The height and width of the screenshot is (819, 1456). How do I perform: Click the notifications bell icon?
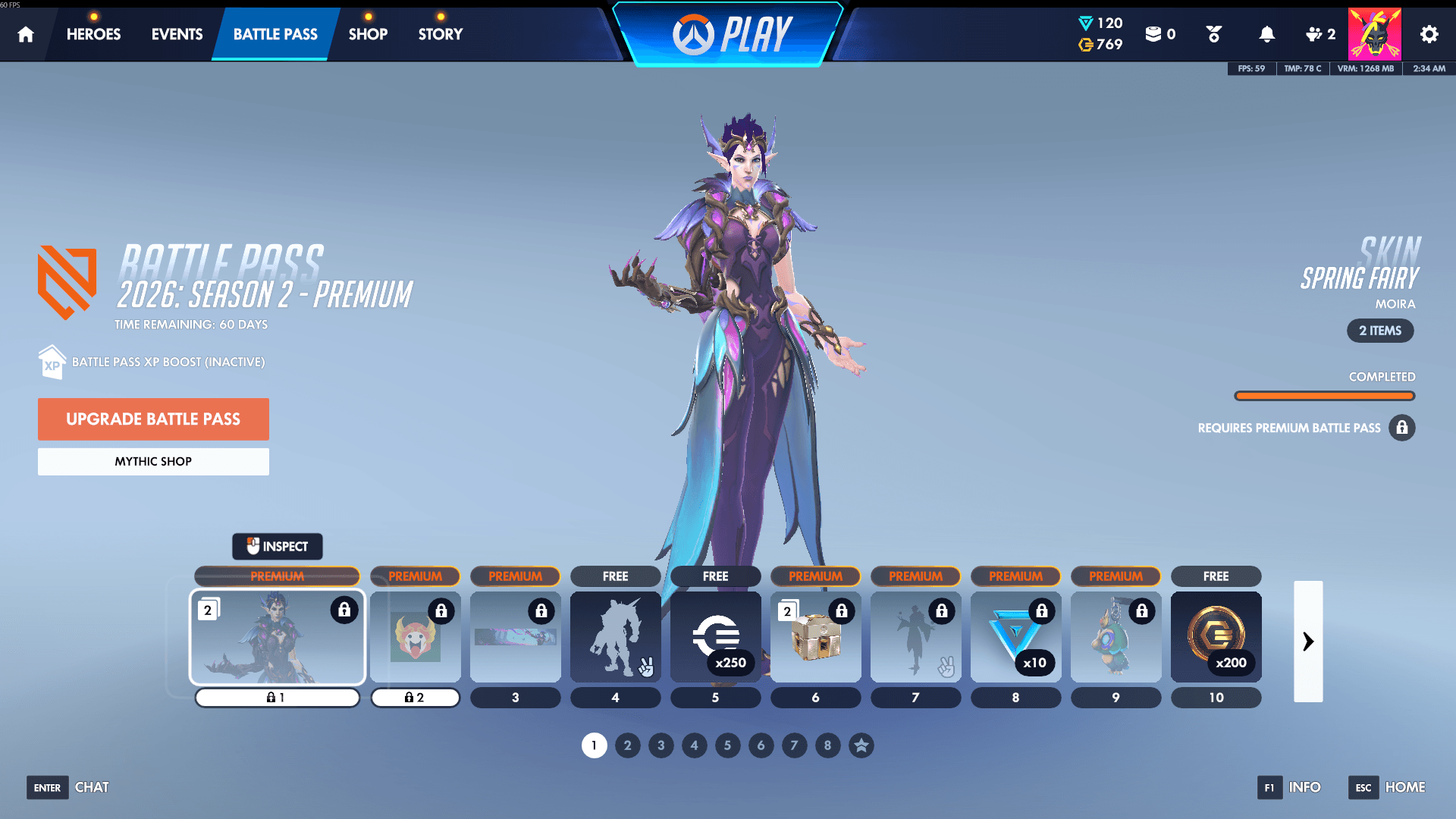click(1266, 33)
